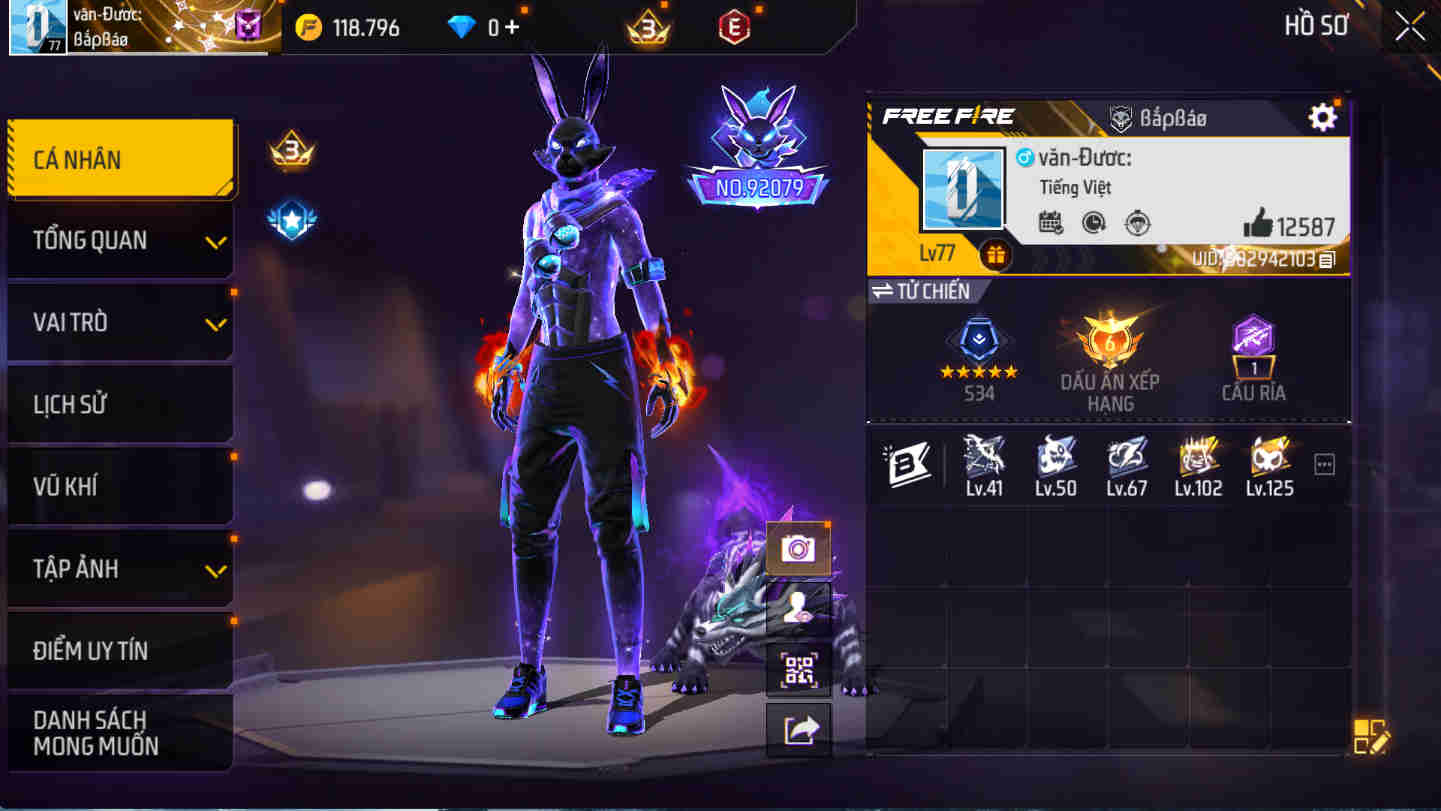Click the blue rabbit rank emblem NO.92079

pyautogui.click(x=755, y=140)
